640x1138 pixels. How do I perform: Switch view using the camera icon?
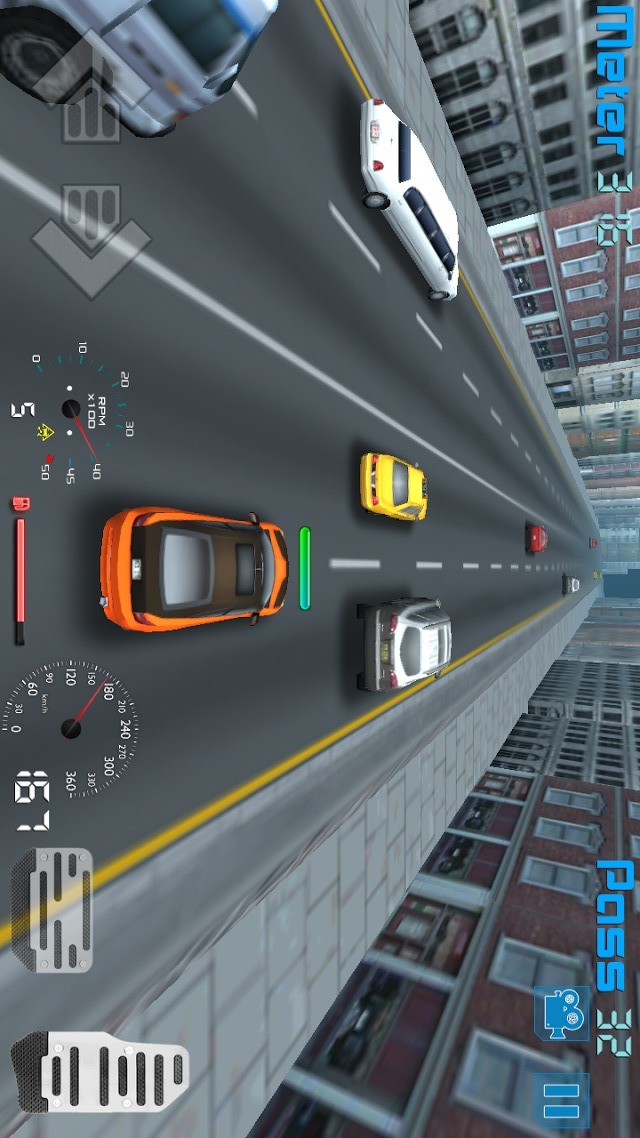[561, 1014]
